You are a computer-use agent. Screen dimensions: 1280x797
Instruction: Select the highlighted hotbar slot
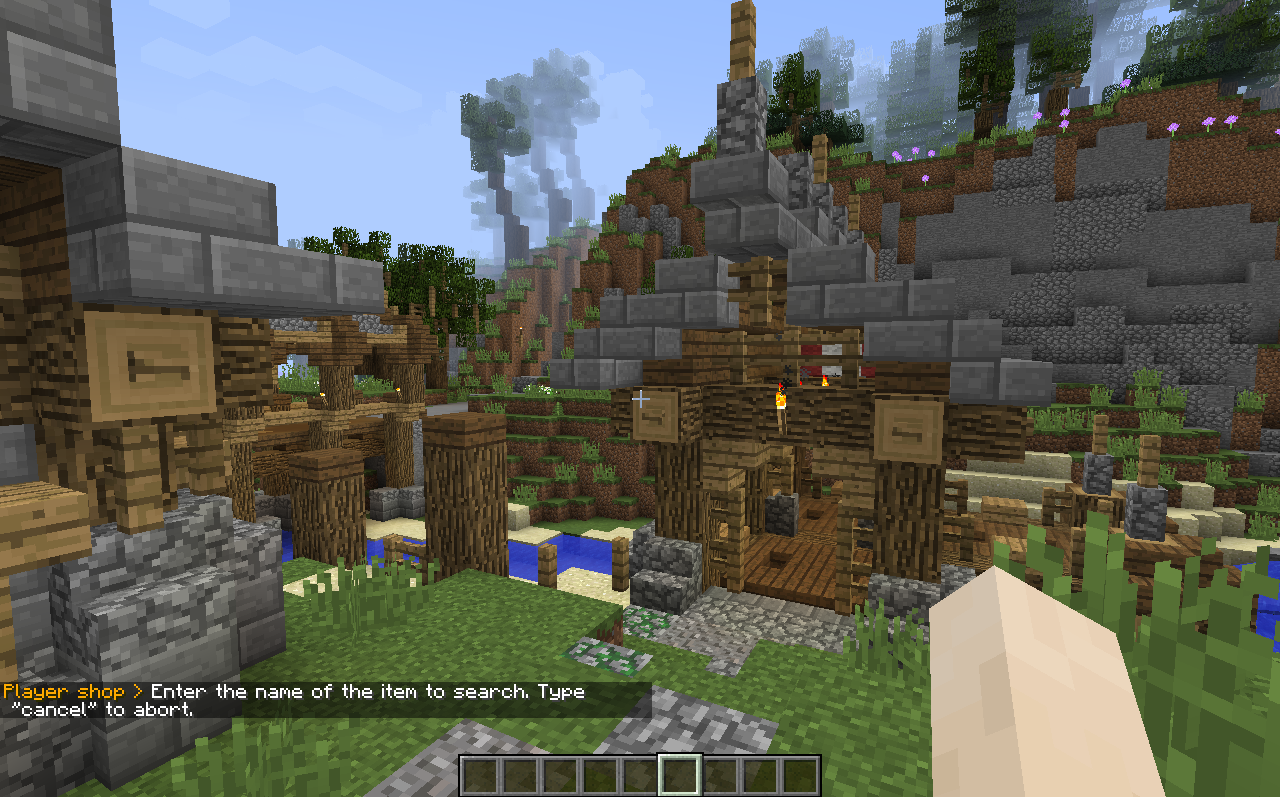(x=680, y=776)
